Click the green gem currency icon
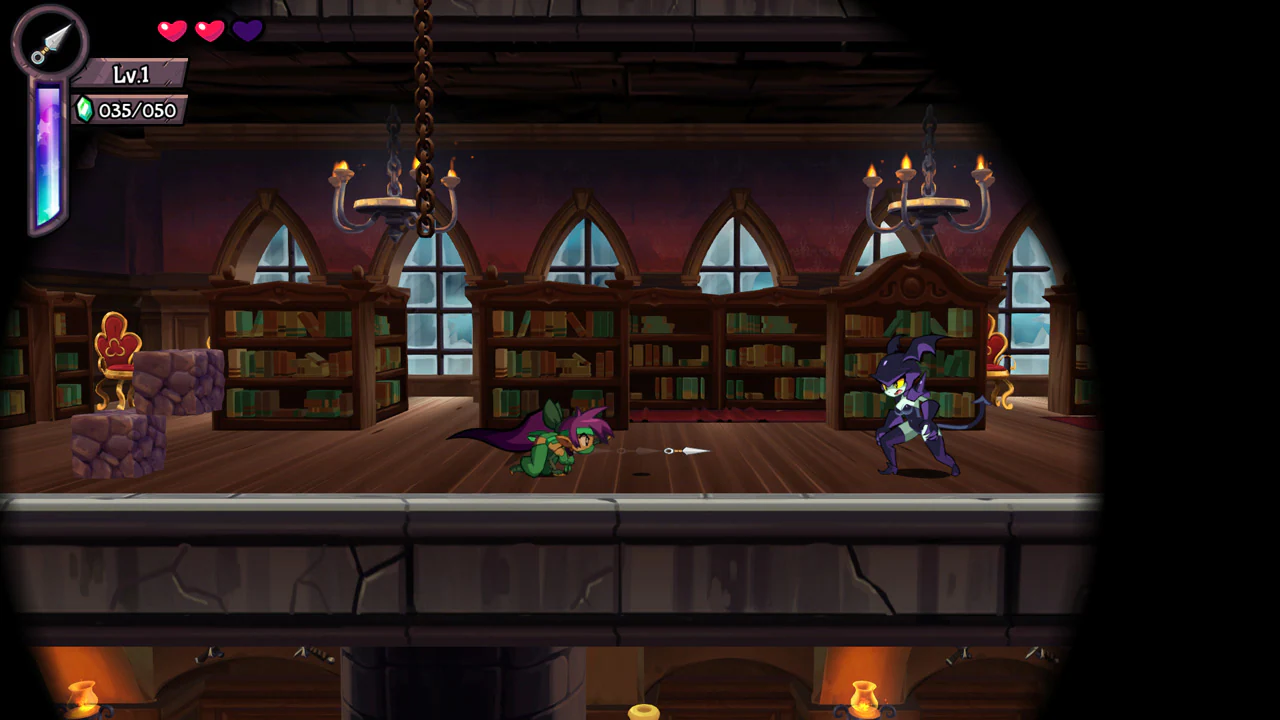The height and width of the screenshot is (720, 1280). pyautogui.click(x=84, y=111)
